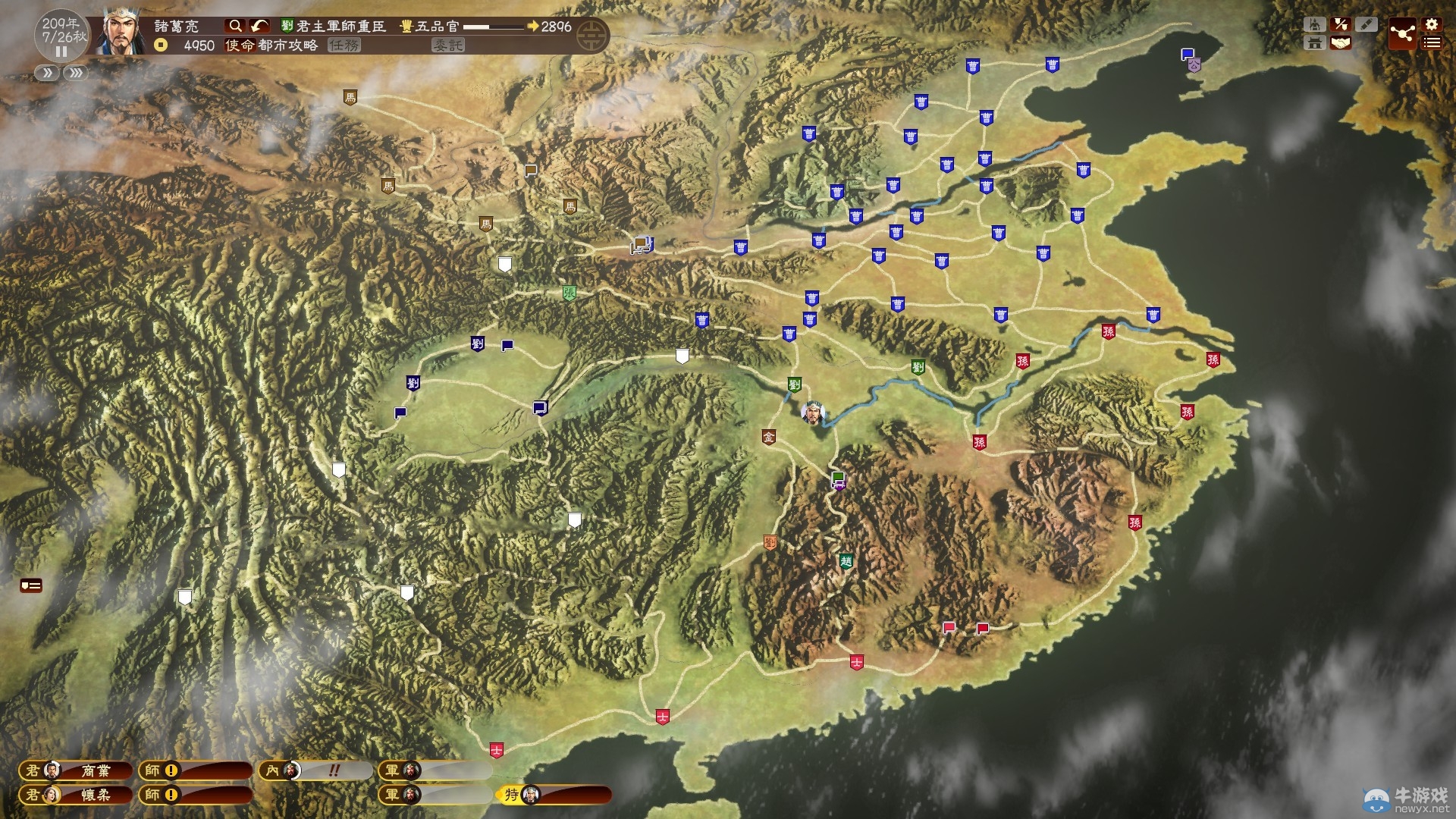The image size is (1456, 819).
Task: Enable double-speed with the >> button
Action: click(48, 73)
